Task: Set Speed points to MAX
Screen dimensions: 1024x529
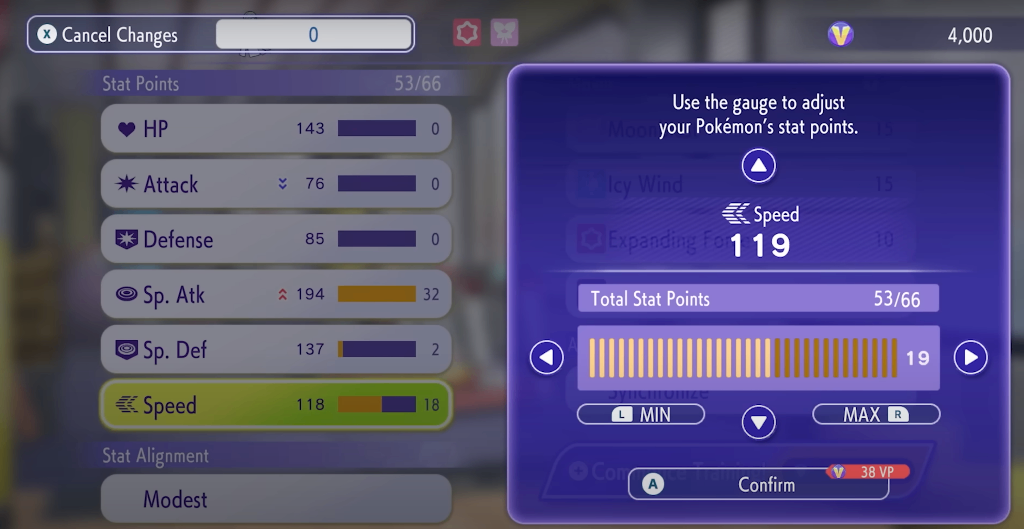Action: (876, 414)
